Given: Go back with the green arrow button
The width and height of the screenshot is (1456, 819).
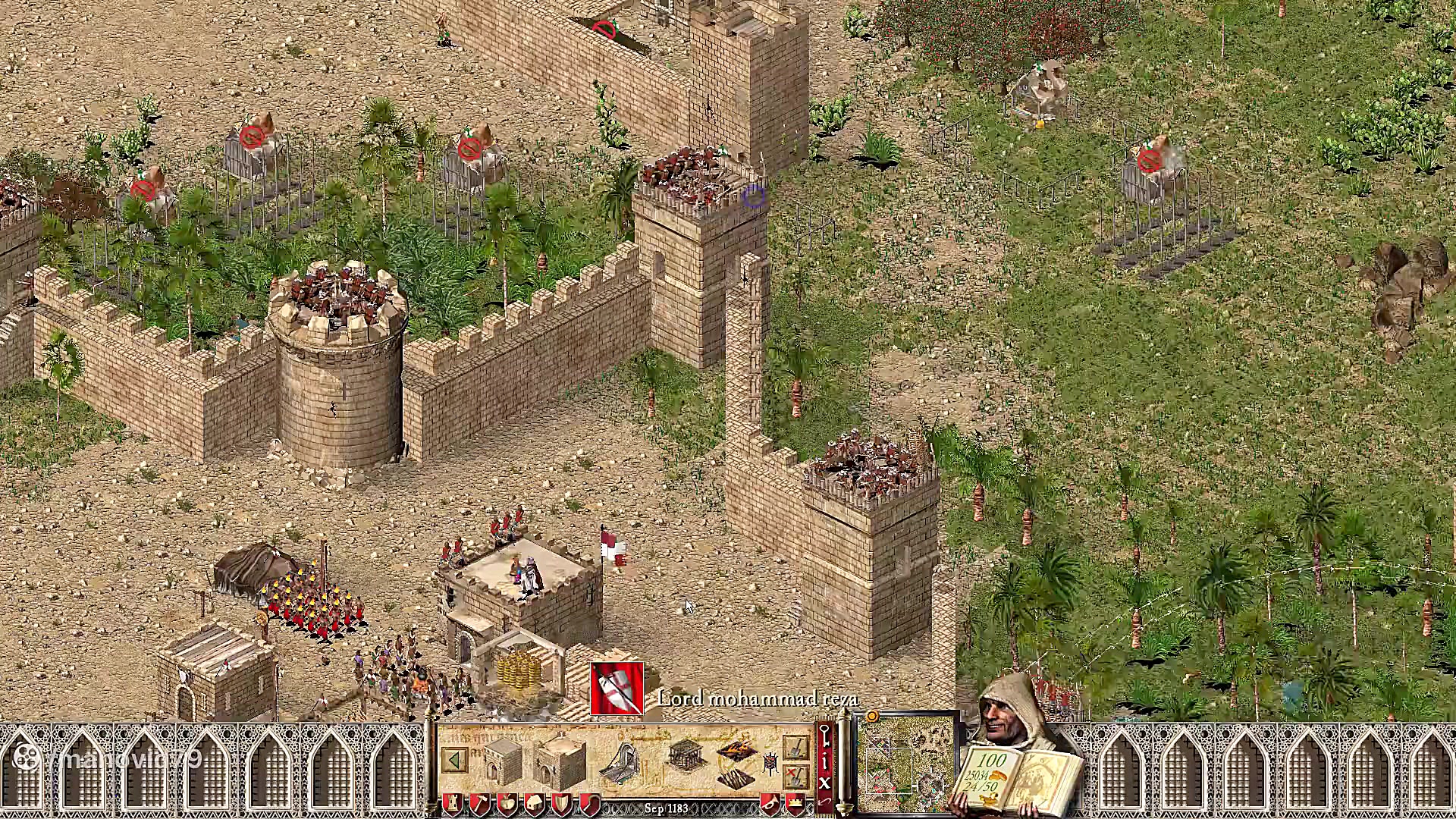Looking at the screenshot, I should pos(455,760).
